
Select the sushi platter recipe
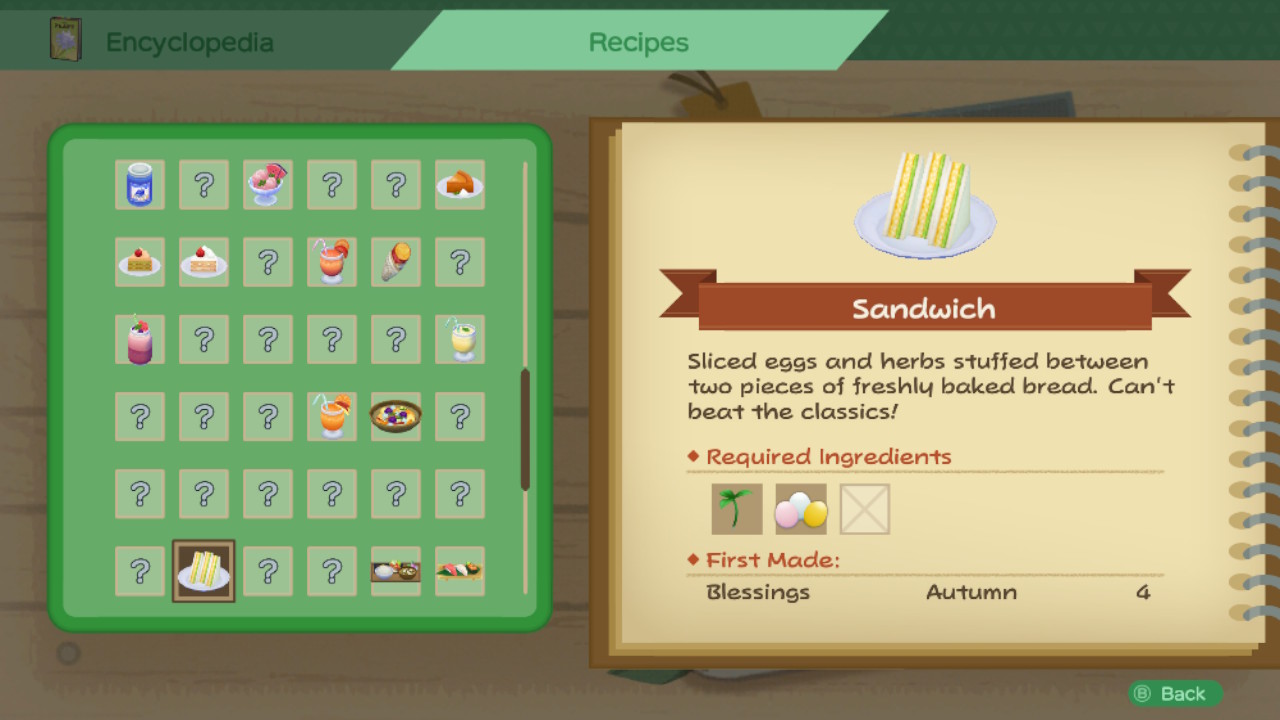click(x=460, y=571)
